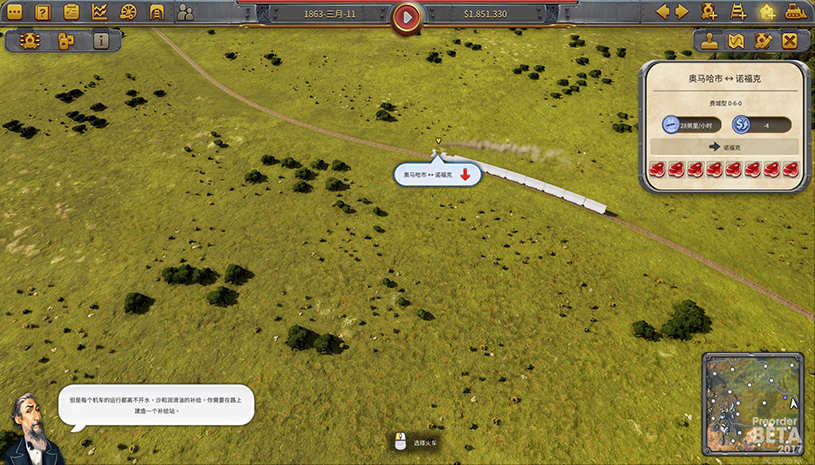Click the right arrow in top bar
The width and height of the screenshot is (815, 465).
pyautogui.click(x=682, y=12)
